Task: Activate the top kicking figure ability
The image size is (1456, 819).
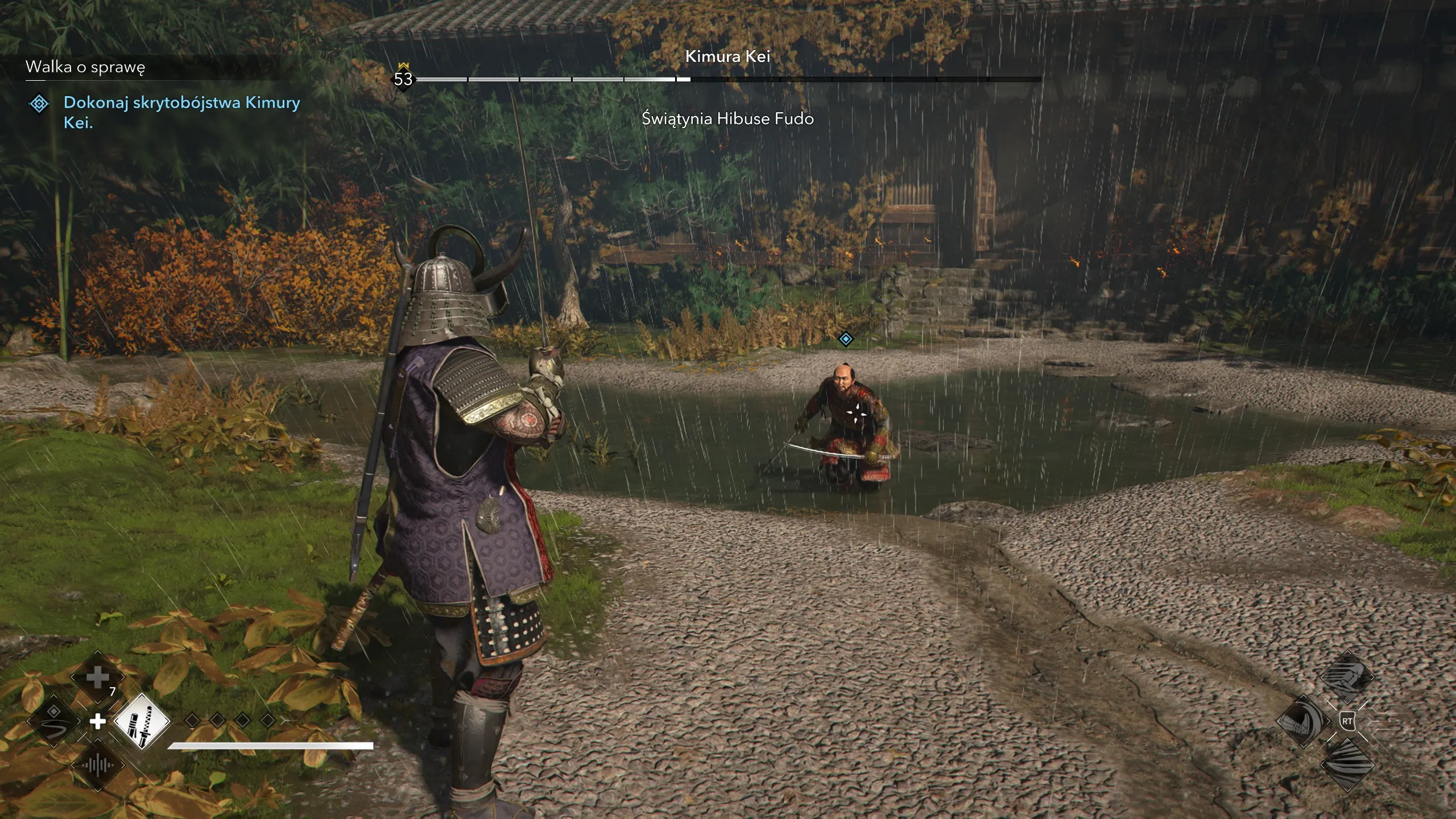Action: click(x=1346, y=677)
